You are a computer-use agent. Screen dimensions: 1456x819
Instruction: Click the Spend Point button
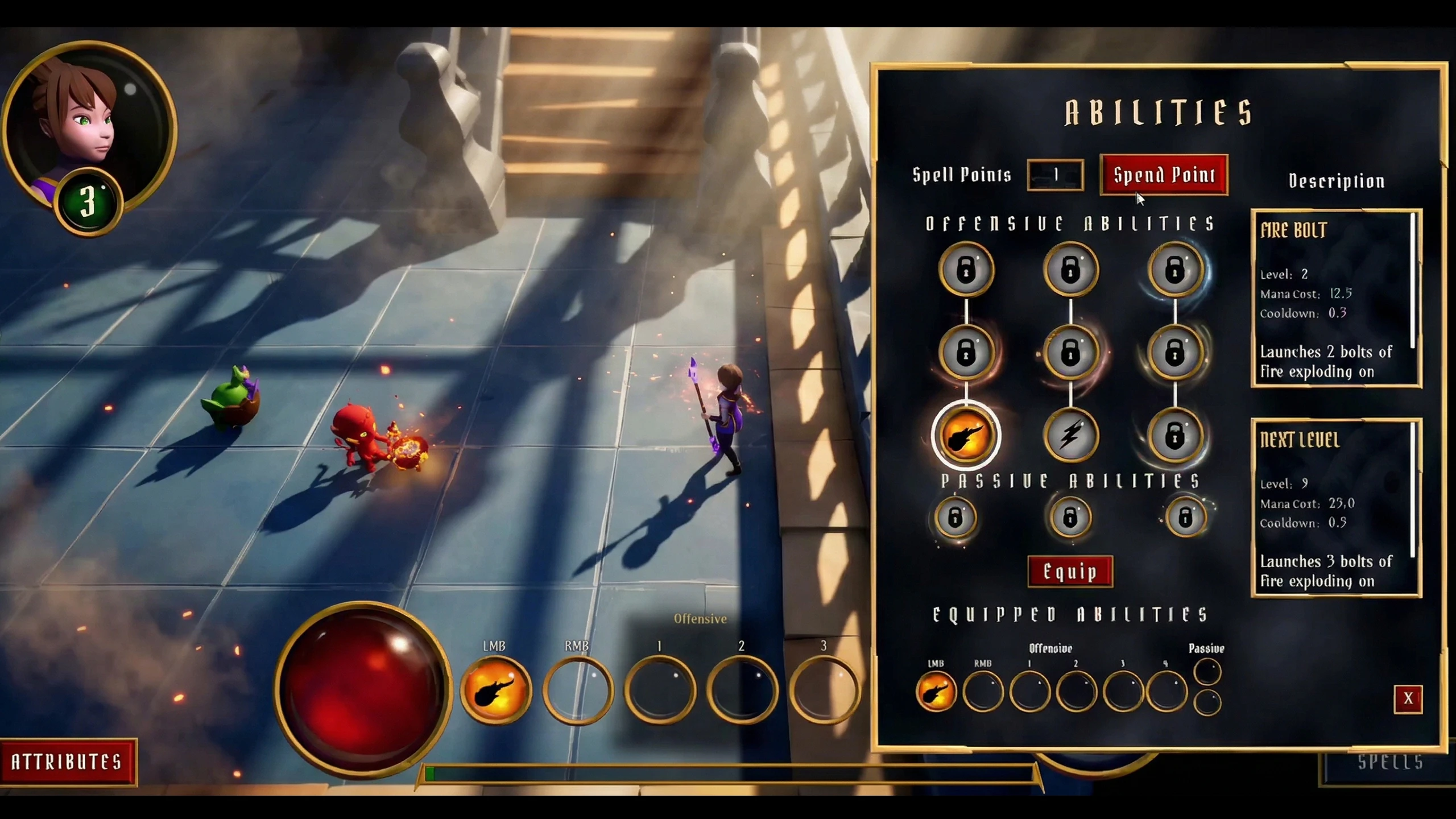(x=1164, y=175)
